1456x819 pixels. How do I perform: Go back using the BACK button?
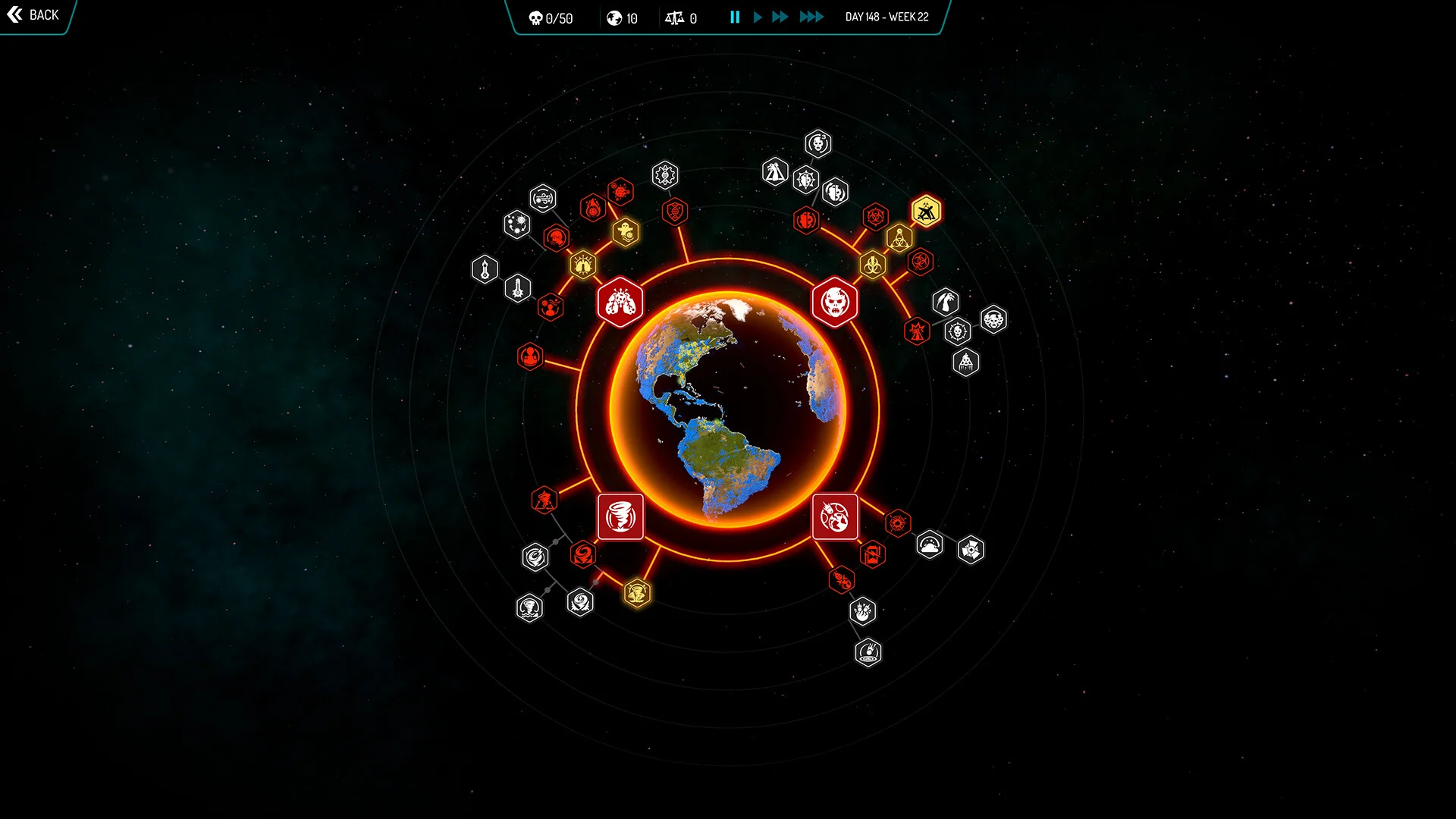tap(33, 15)
